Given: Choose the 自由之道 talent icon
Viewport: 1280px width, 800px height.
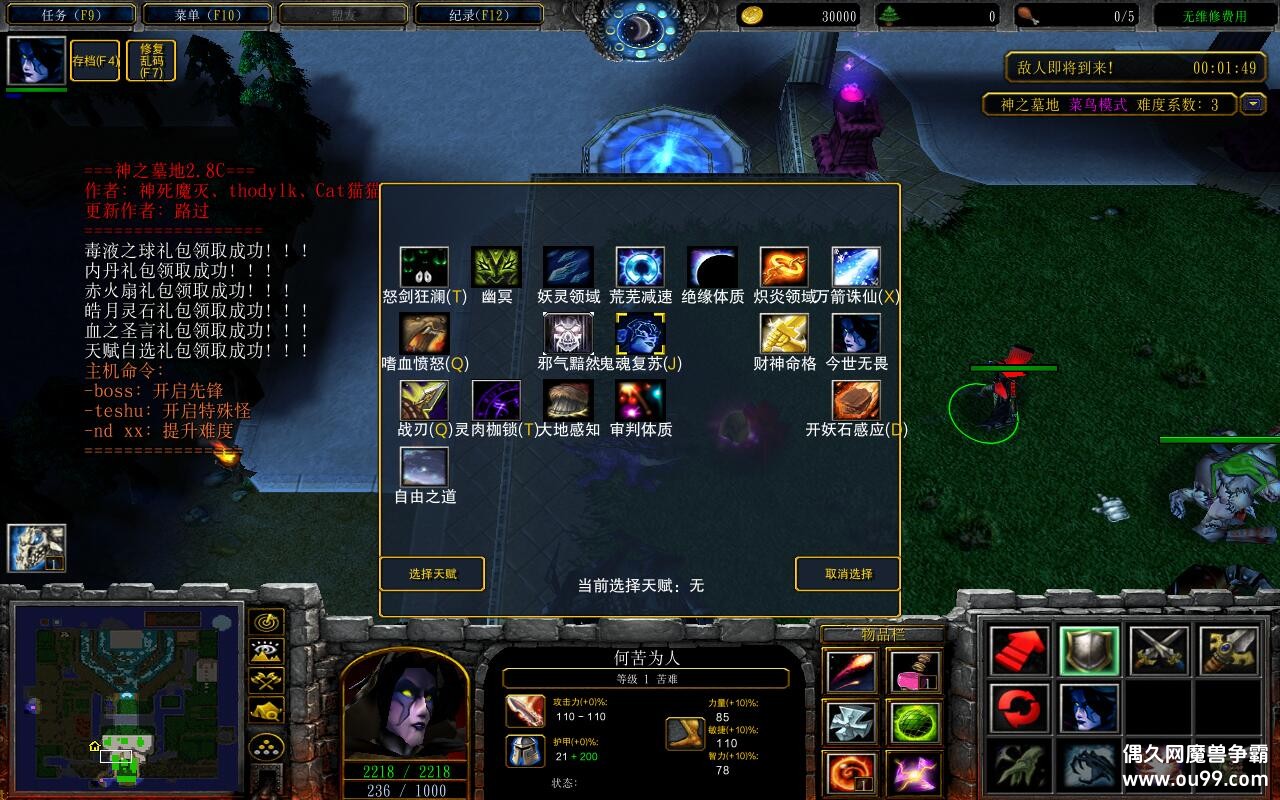Looking at the screenshot, I should (x=424, y=467).
